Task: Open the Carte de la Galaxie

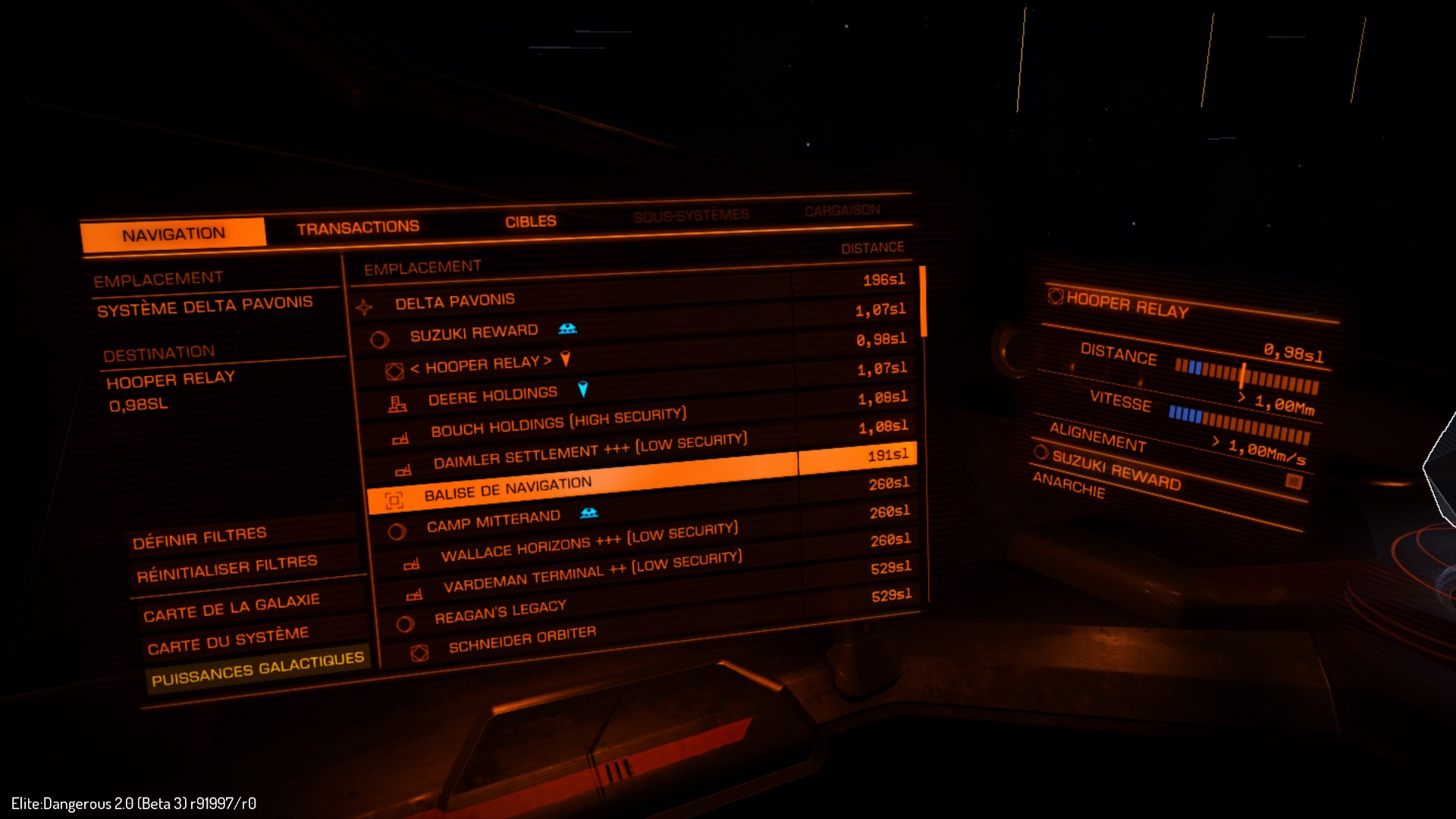Action: coord(231,607)
